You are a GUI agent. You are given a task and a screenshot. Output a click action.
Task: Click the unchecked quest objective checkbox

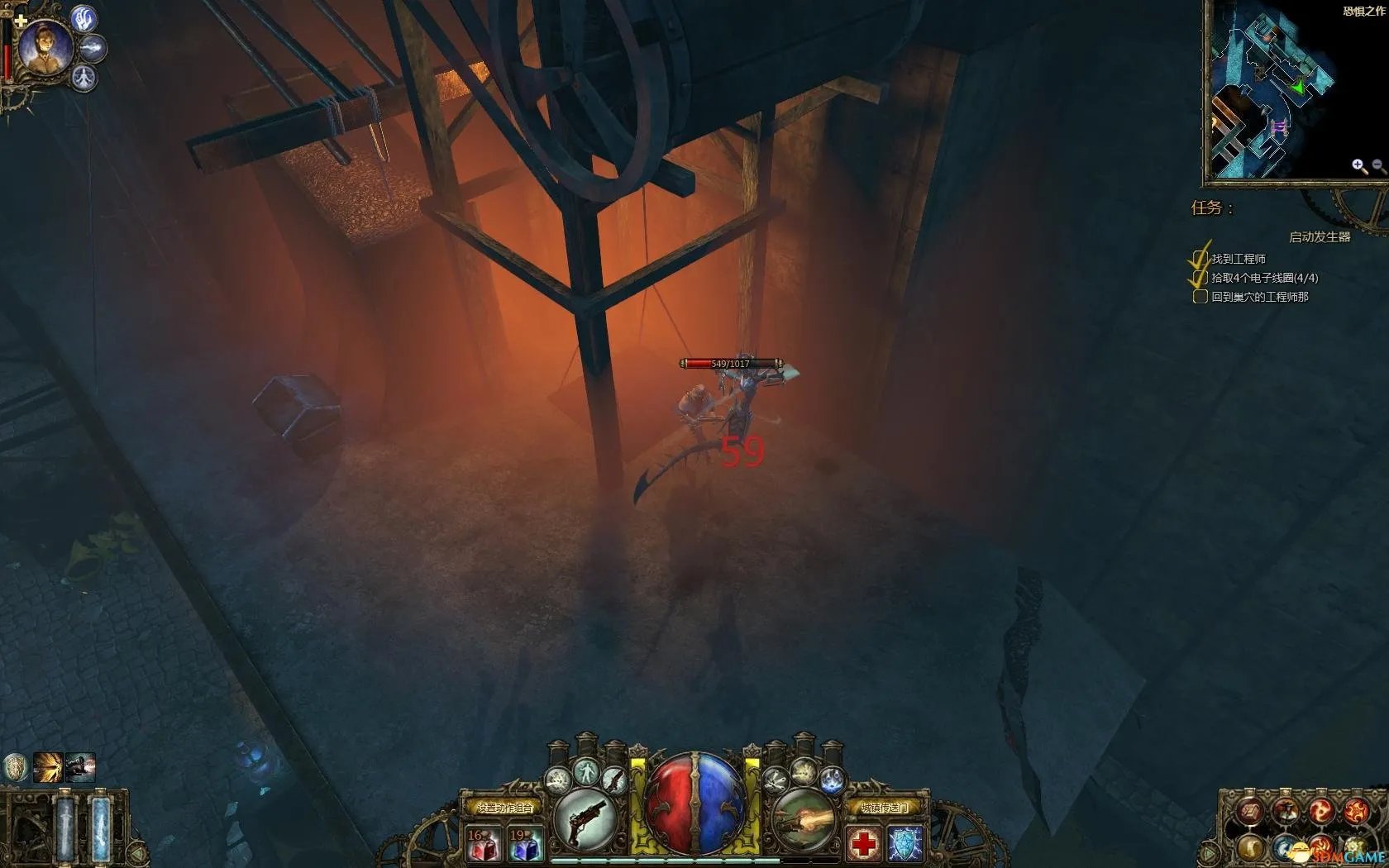click(x=1200, y=297)
